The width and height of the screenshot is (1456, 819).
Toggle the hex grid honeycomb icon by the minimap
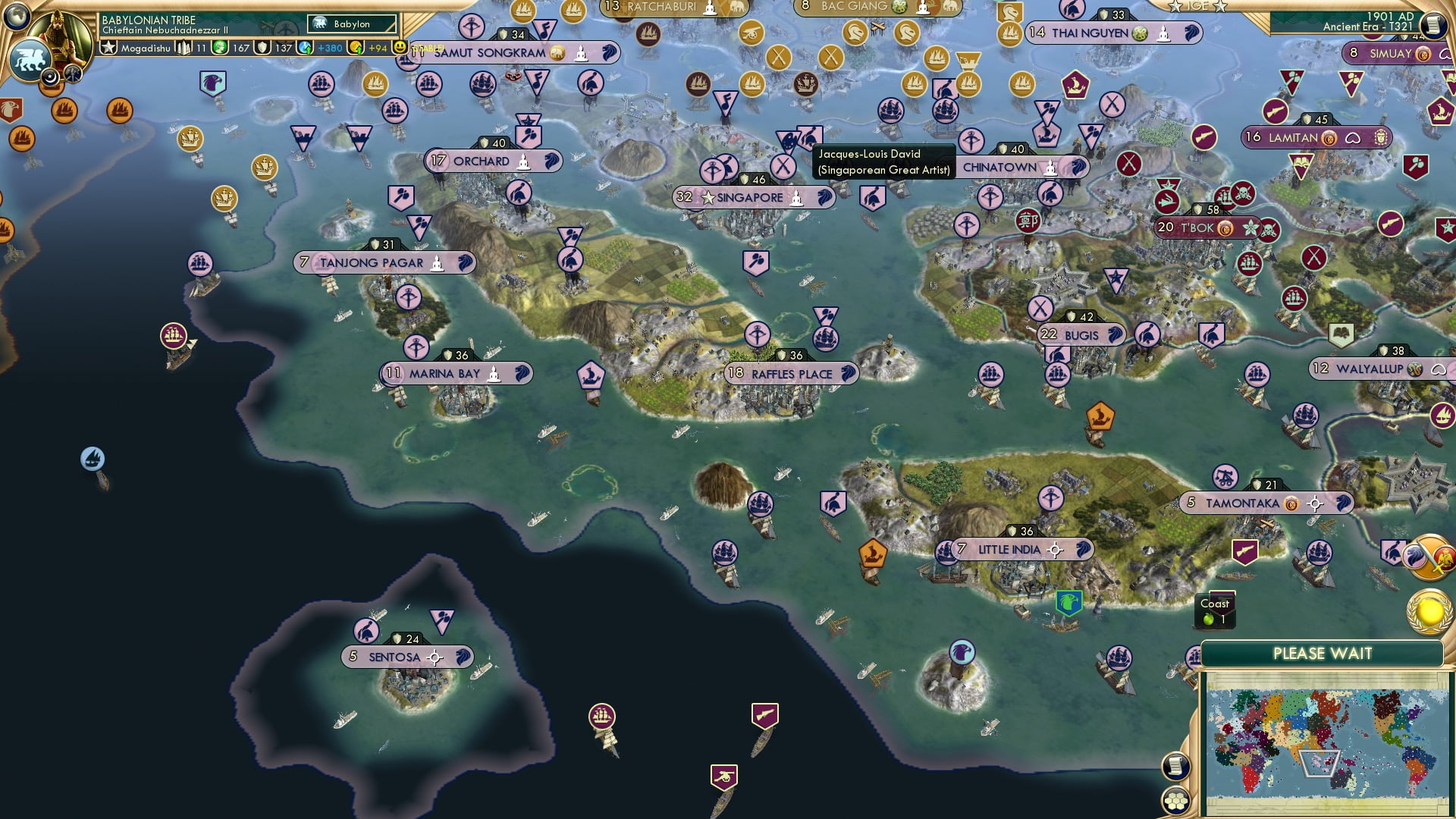tap(1176, 802)
